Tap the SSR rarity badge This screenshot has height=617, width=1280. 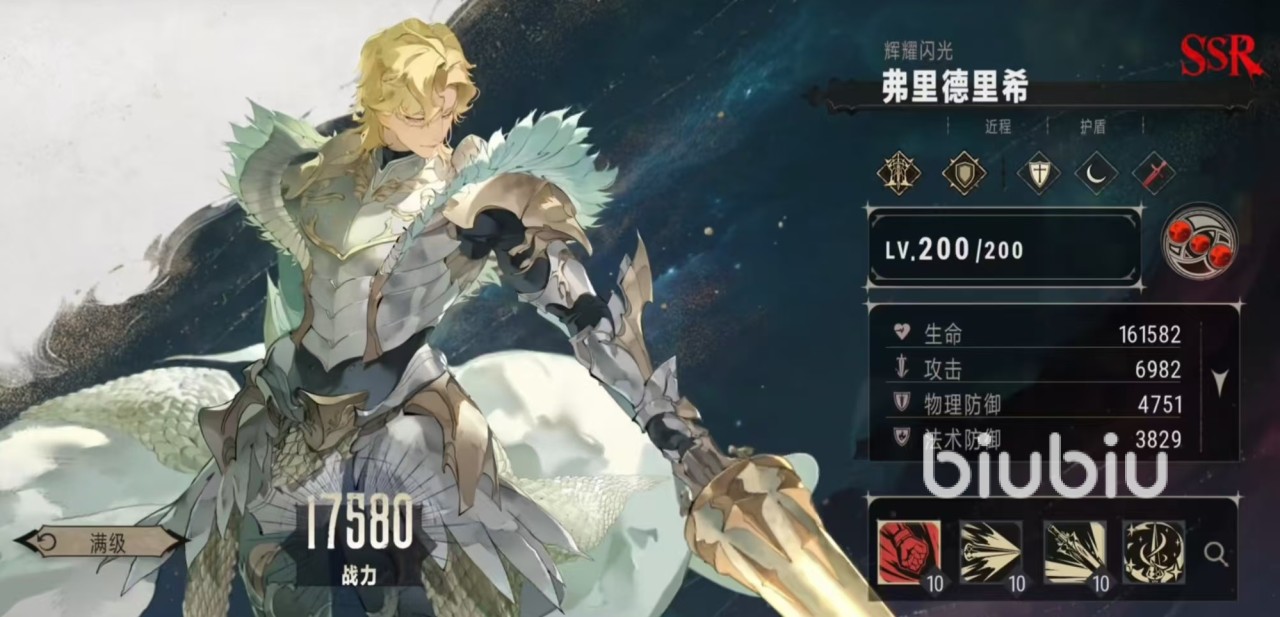pos(1219,57)
